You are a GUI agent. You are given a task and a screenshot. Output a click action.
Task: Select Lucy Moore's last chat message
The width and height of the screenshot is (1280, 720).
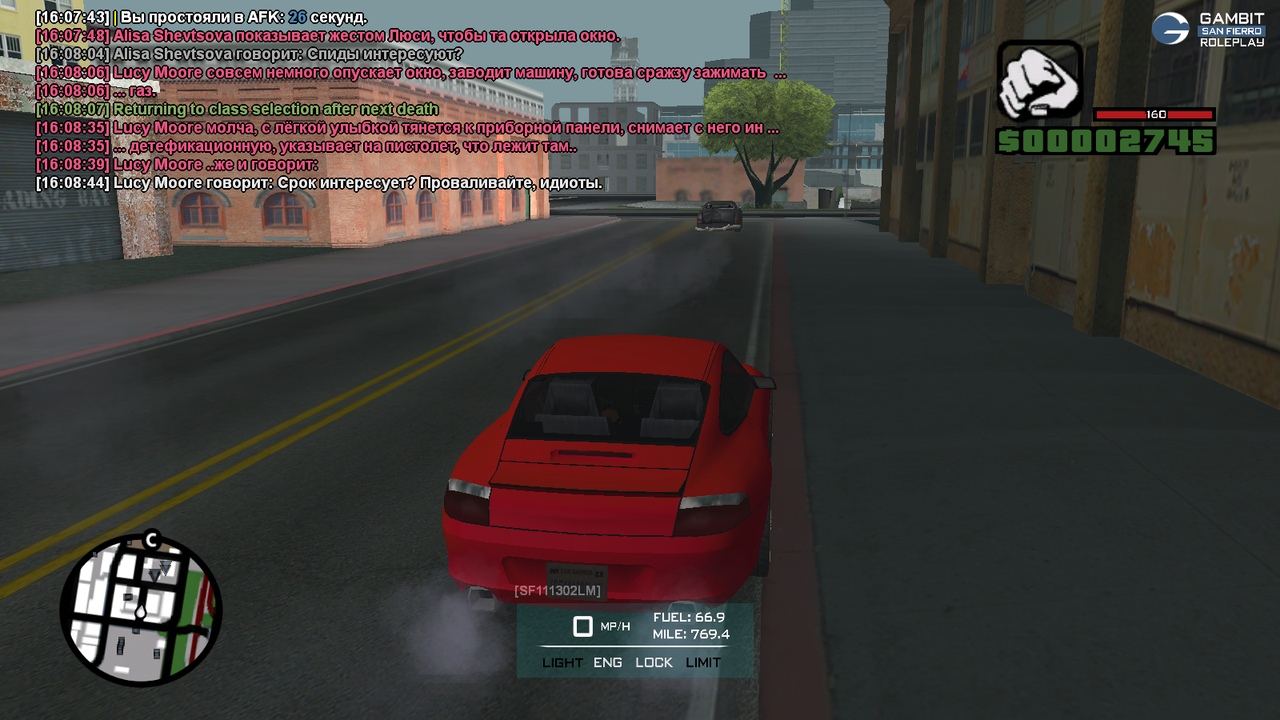click(x=320, y=184)
